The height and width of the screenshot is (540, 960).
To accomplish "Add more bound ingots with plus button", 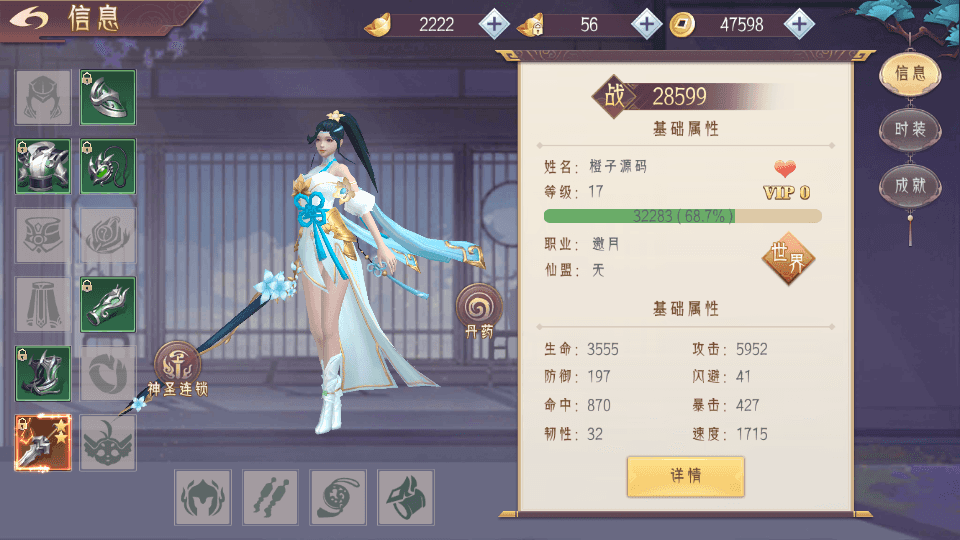I will tap(647, 24).
